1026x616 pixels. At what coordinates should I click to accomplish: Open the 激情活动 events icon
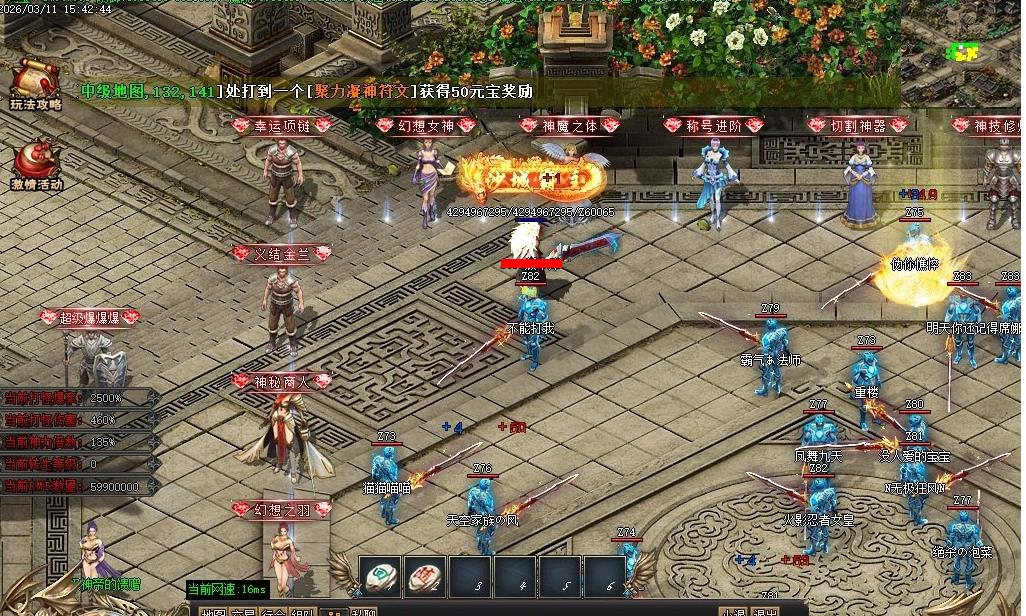[x=36, y=163]
